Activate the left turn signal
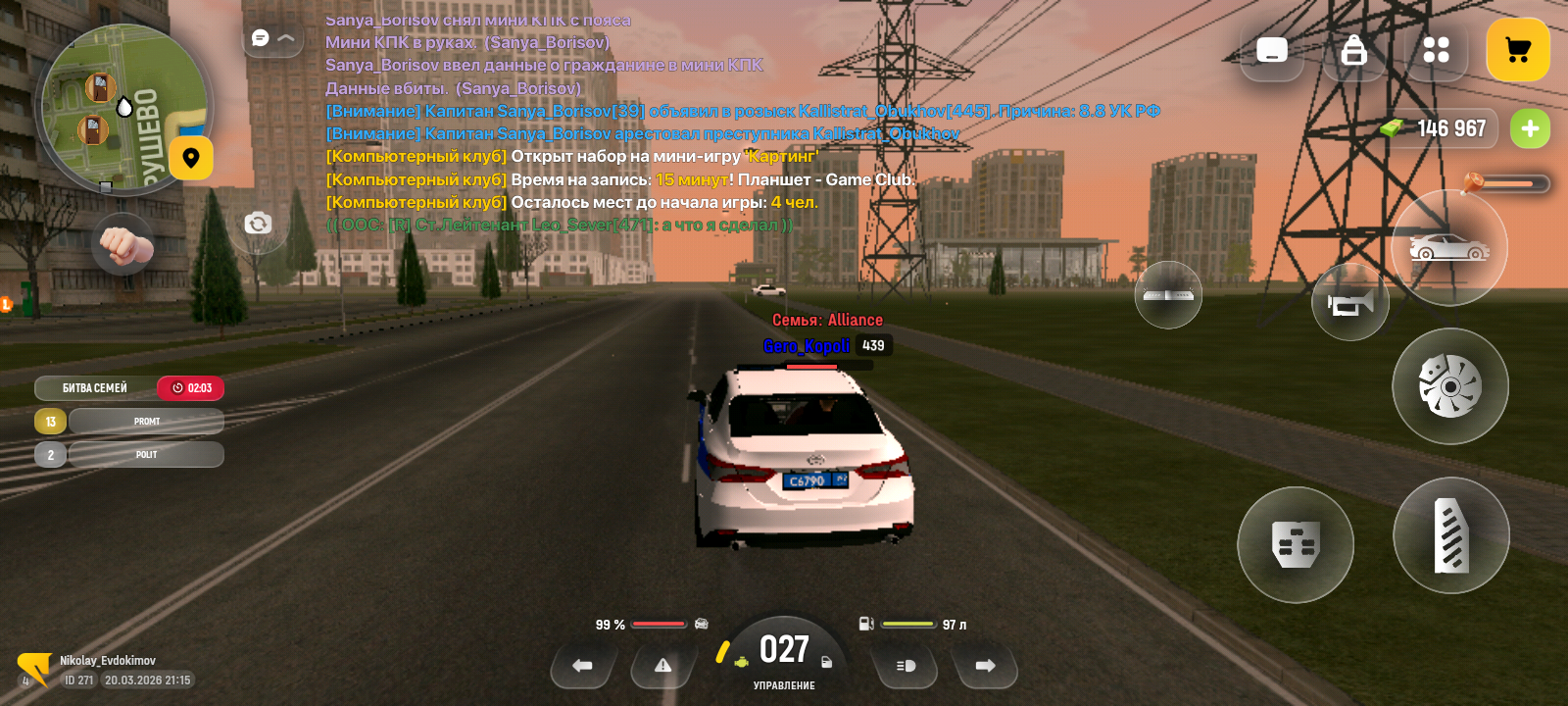The image size is (1568, 706). tap(582, 666)
